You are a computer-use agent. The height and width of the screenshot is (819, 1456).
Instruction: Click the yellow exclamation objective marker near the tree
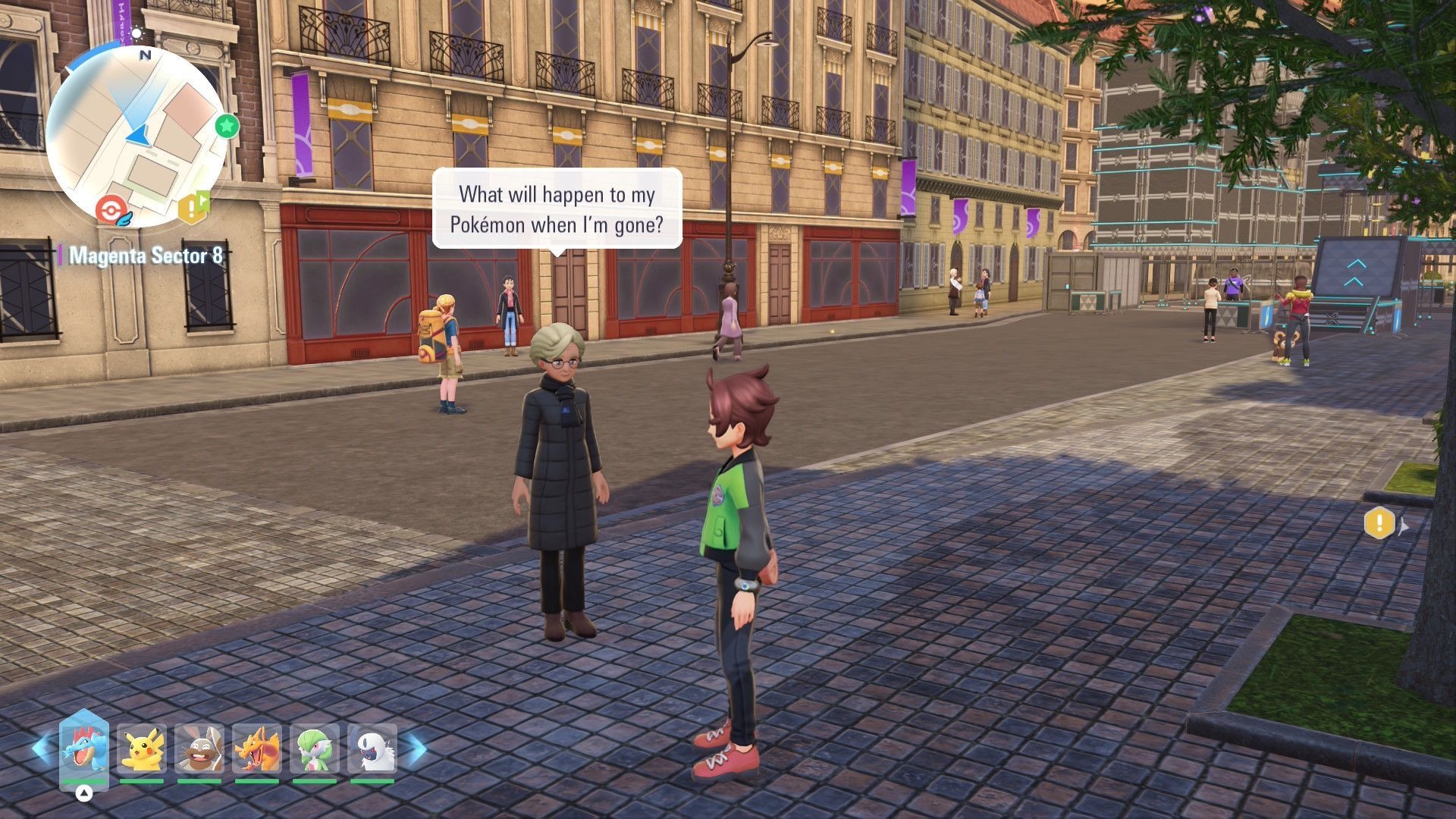point(1379,522)
